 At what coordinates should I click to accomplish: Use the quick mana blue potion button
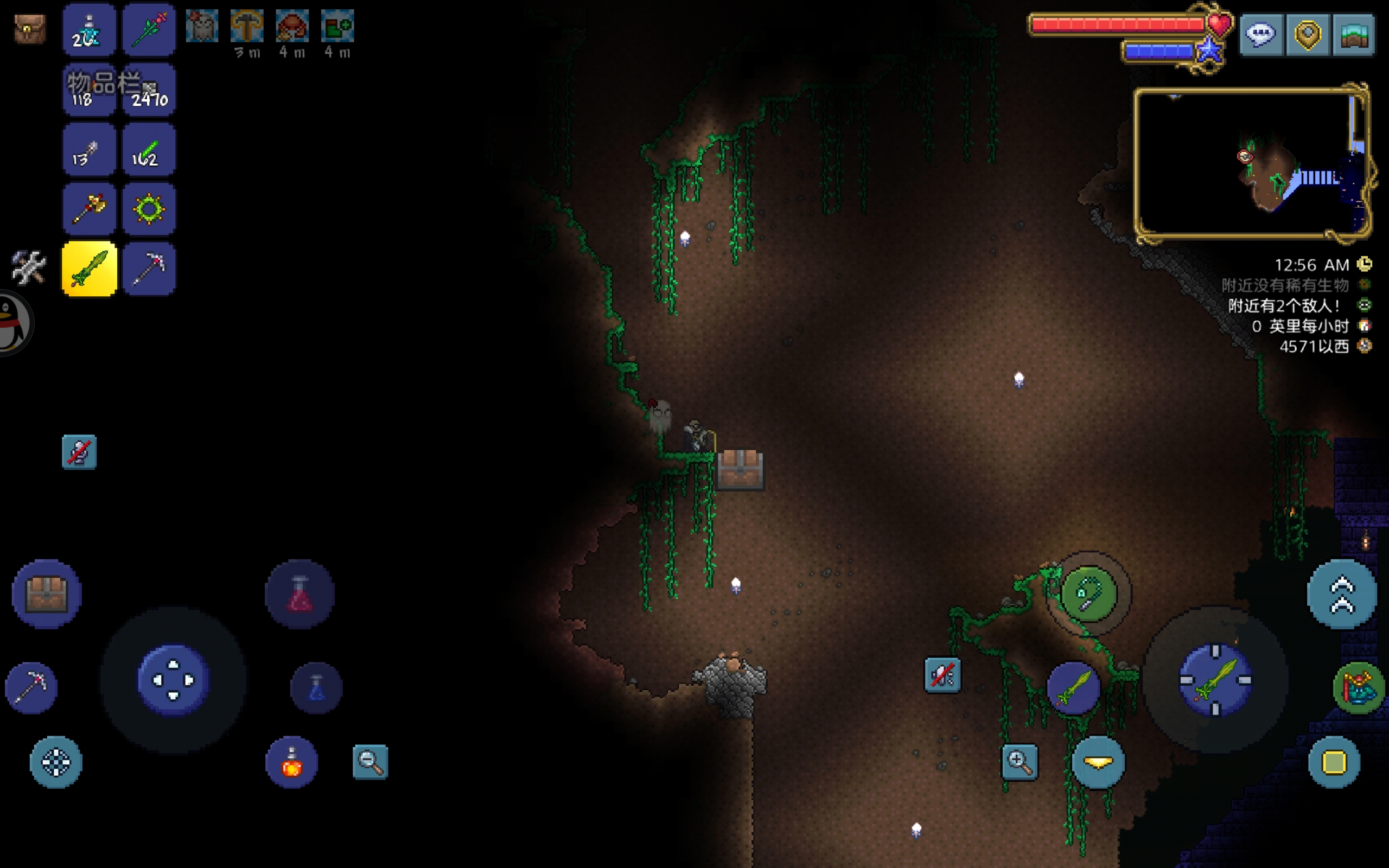[x=316, y=688]
